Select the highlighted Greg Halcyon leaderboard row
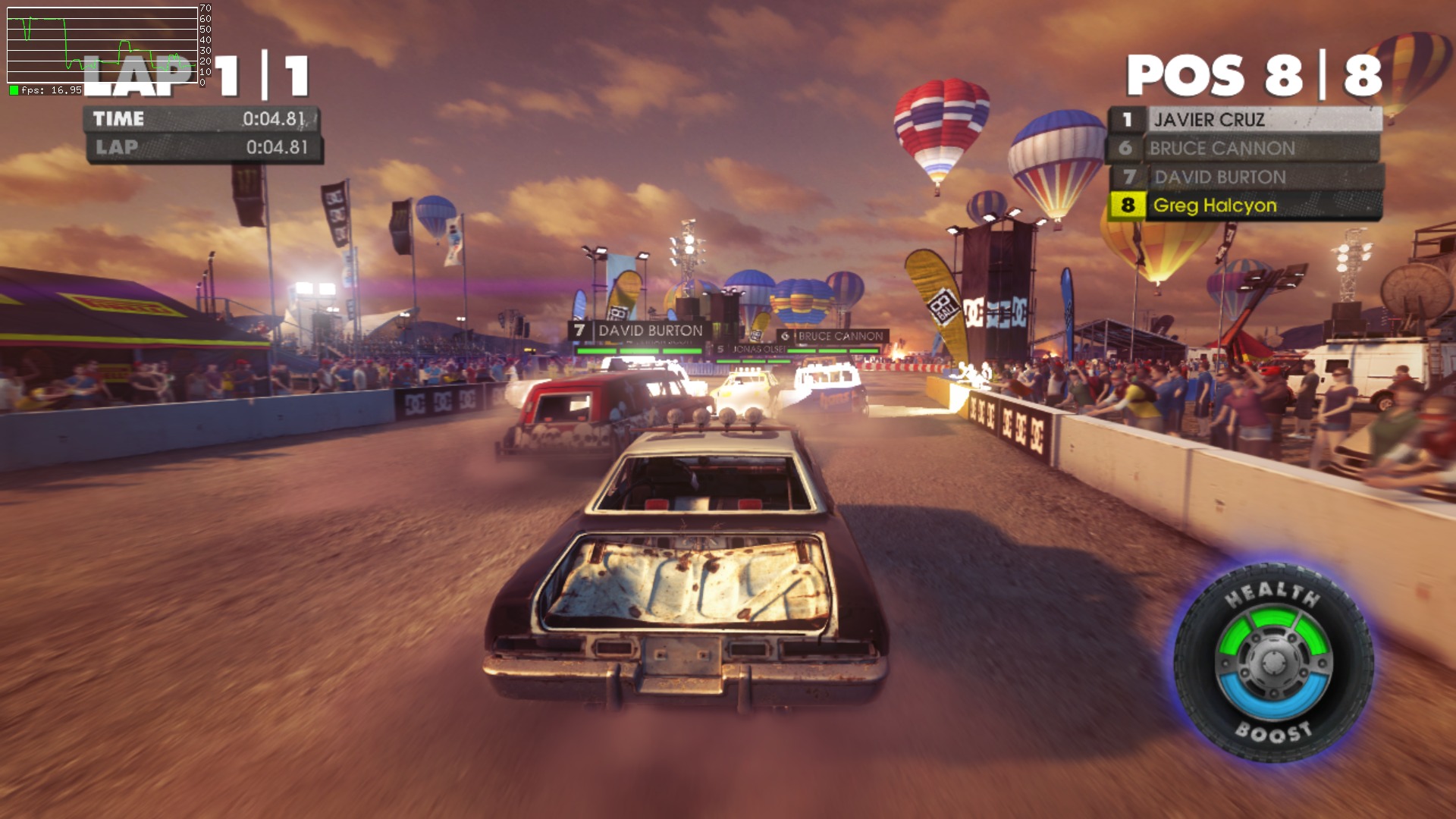Image resolution: width=1456 pixels, height=819 pixels. point(1244,206)
